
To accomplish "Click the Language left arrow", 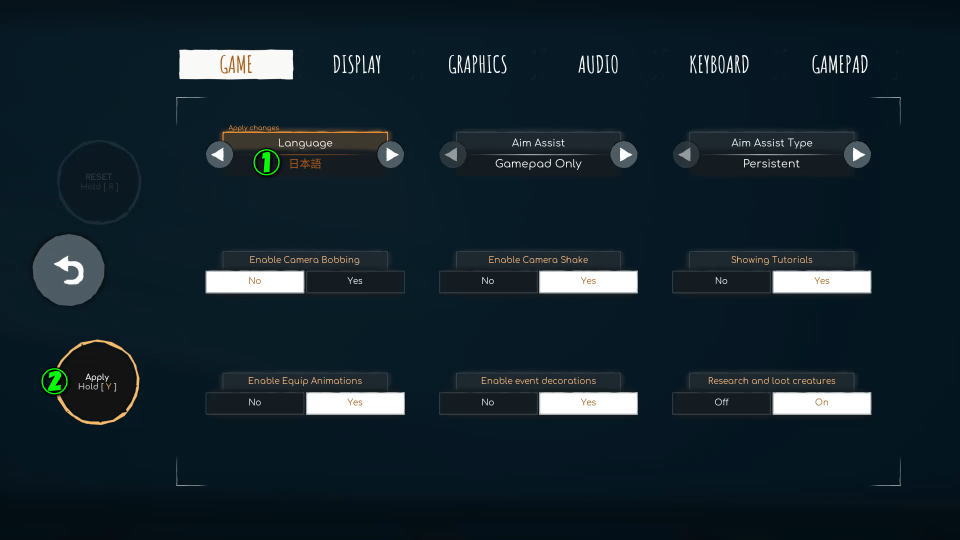I will click(219, 154).
